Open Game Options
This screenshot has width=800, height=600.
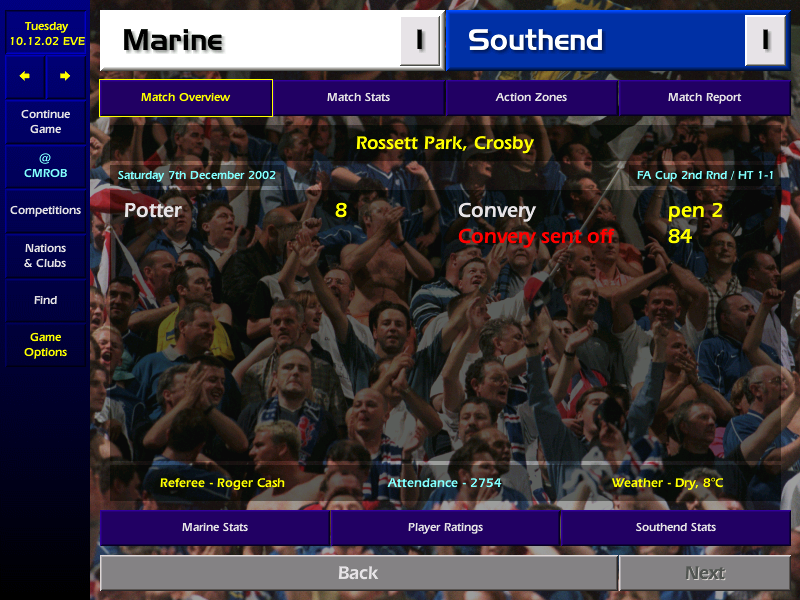[45, 345]
